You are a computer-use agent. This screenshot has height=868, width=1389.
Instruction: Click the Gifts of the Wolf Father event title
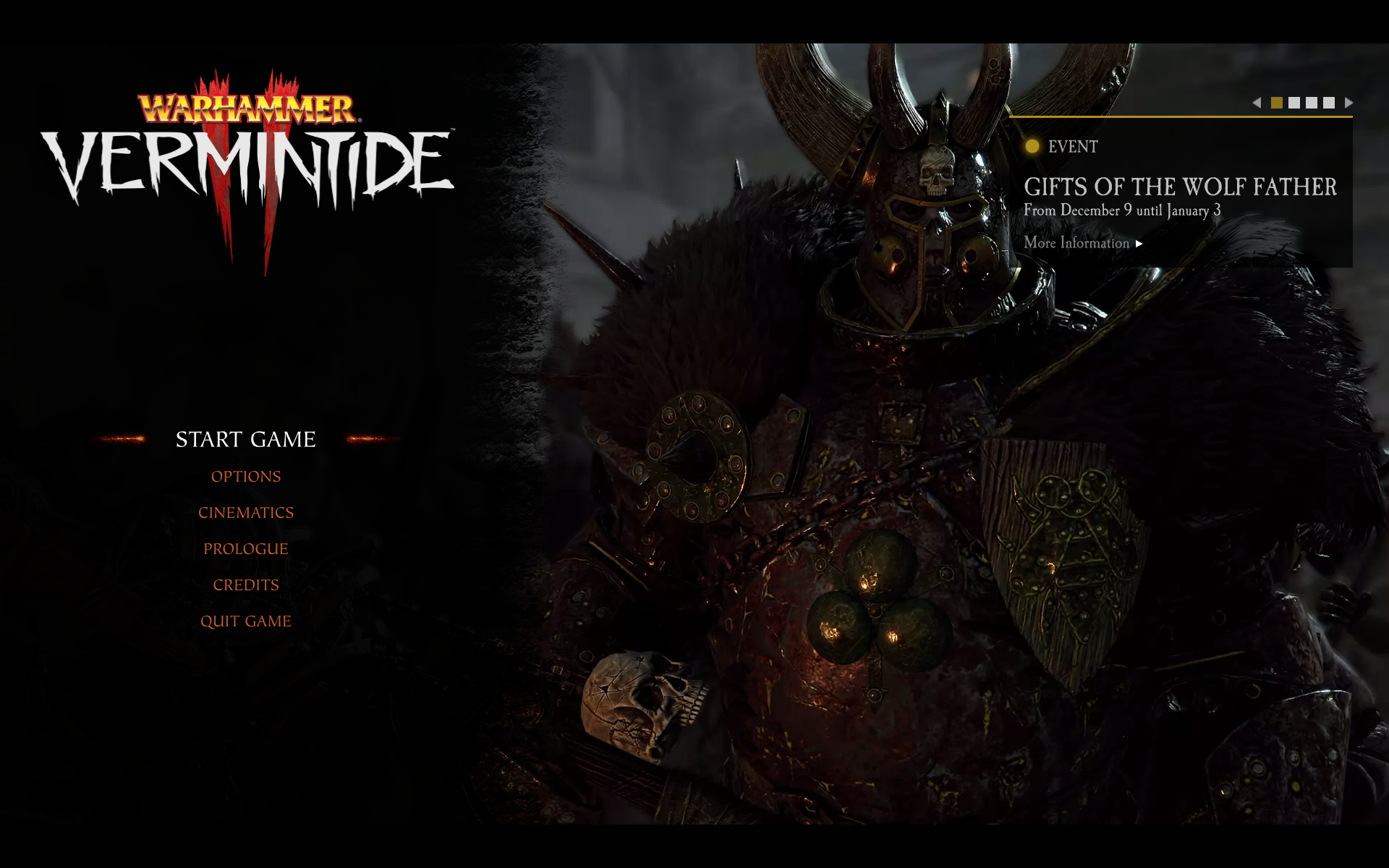(x=1180, y=187)
